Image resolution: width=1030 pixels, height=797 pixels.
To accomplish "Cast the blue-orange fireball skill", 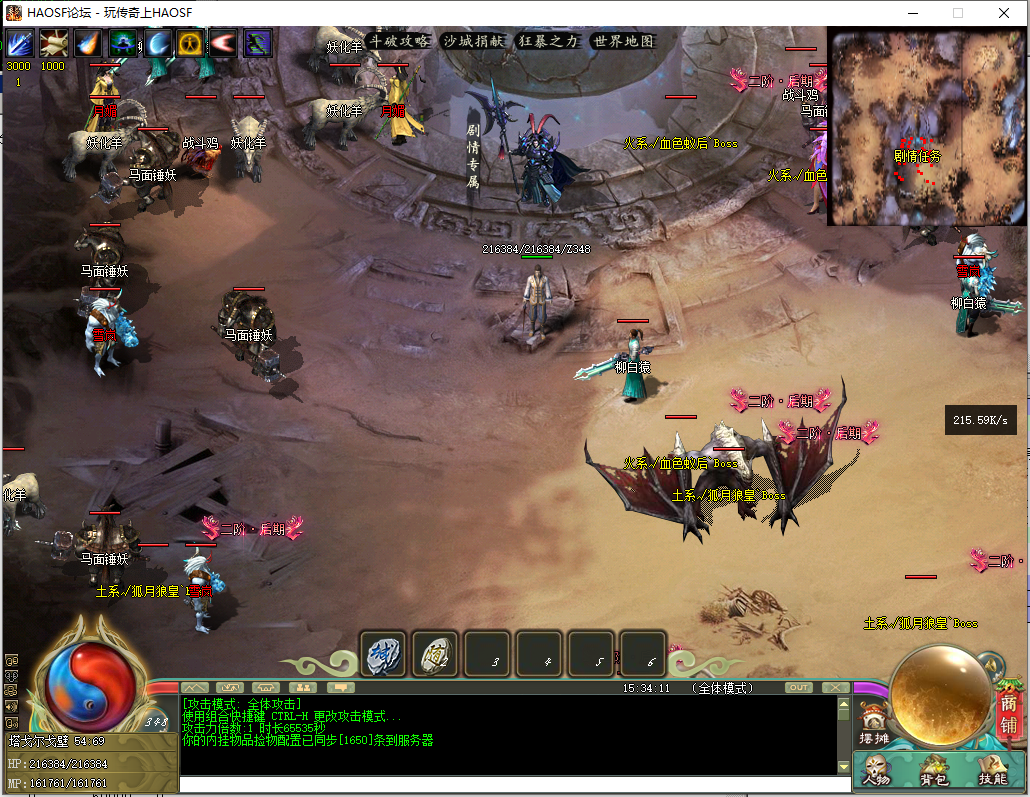I will (87, 43).
